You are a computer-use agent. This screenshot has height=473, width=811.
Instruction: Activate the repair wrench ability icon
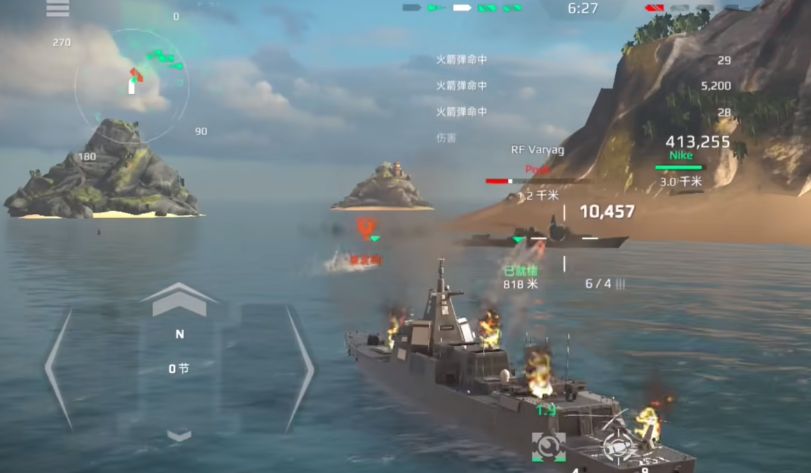550,446
